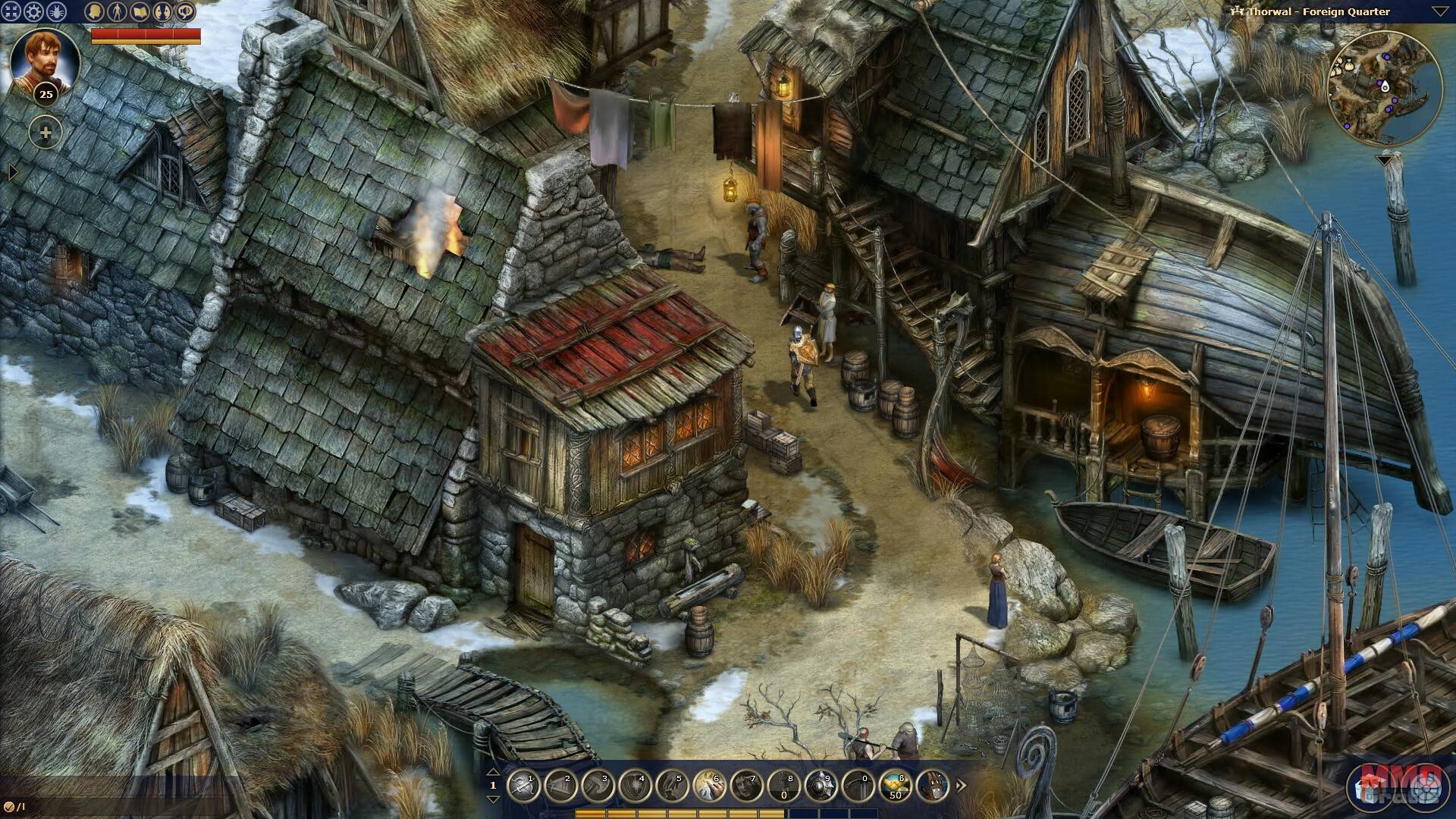The height and width of the screenshot is (819, 1456).
Task: Open the Thorwal location dropdown arrow
Action: (1440, 11)
